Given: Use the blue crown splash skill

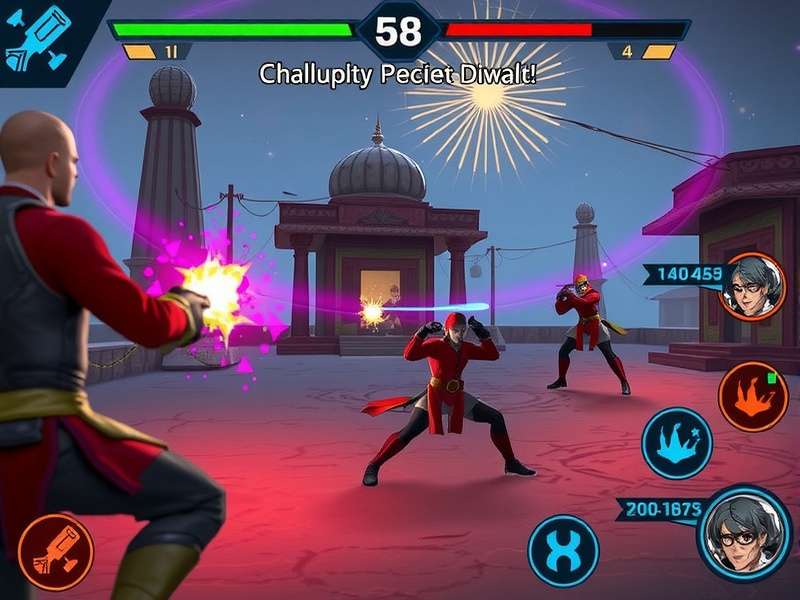Looking at the screenshot, I should coord(676,442).
